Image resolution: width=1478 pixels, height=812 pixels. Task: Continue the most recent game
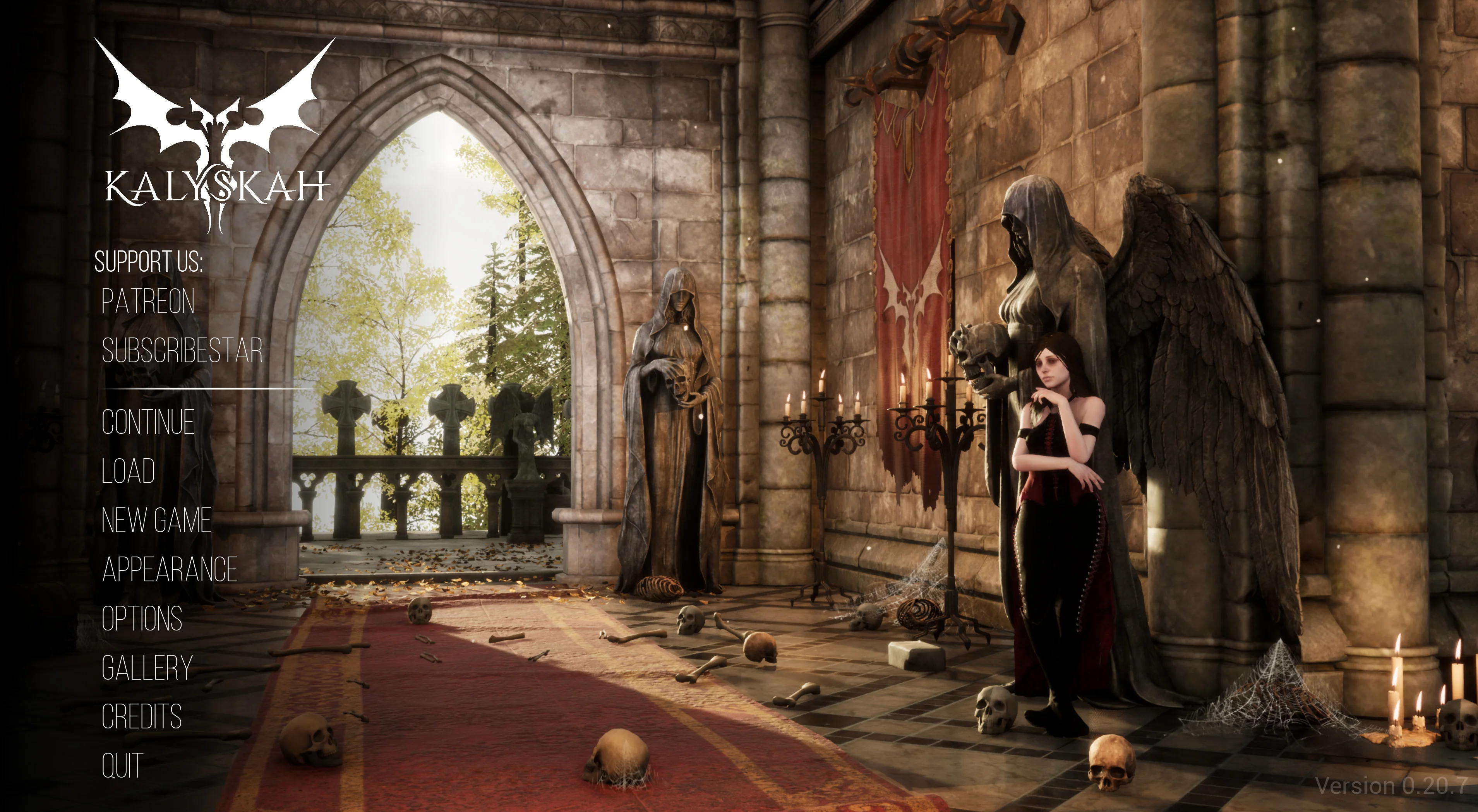[148, 422]
